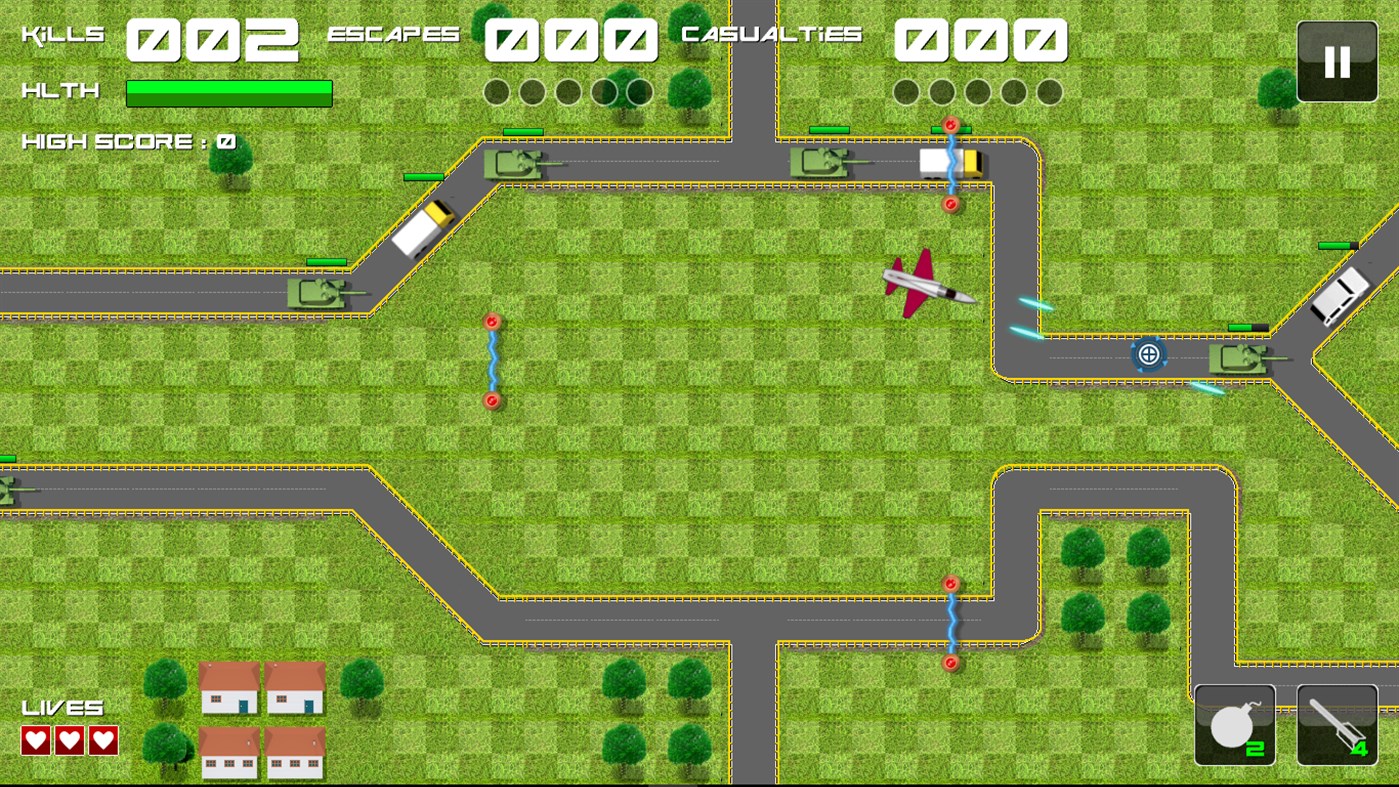Click the green HLTH health bar
The height and width of the screenshot is (787, 1399).
pyautogui.click(x=230, y=92)
